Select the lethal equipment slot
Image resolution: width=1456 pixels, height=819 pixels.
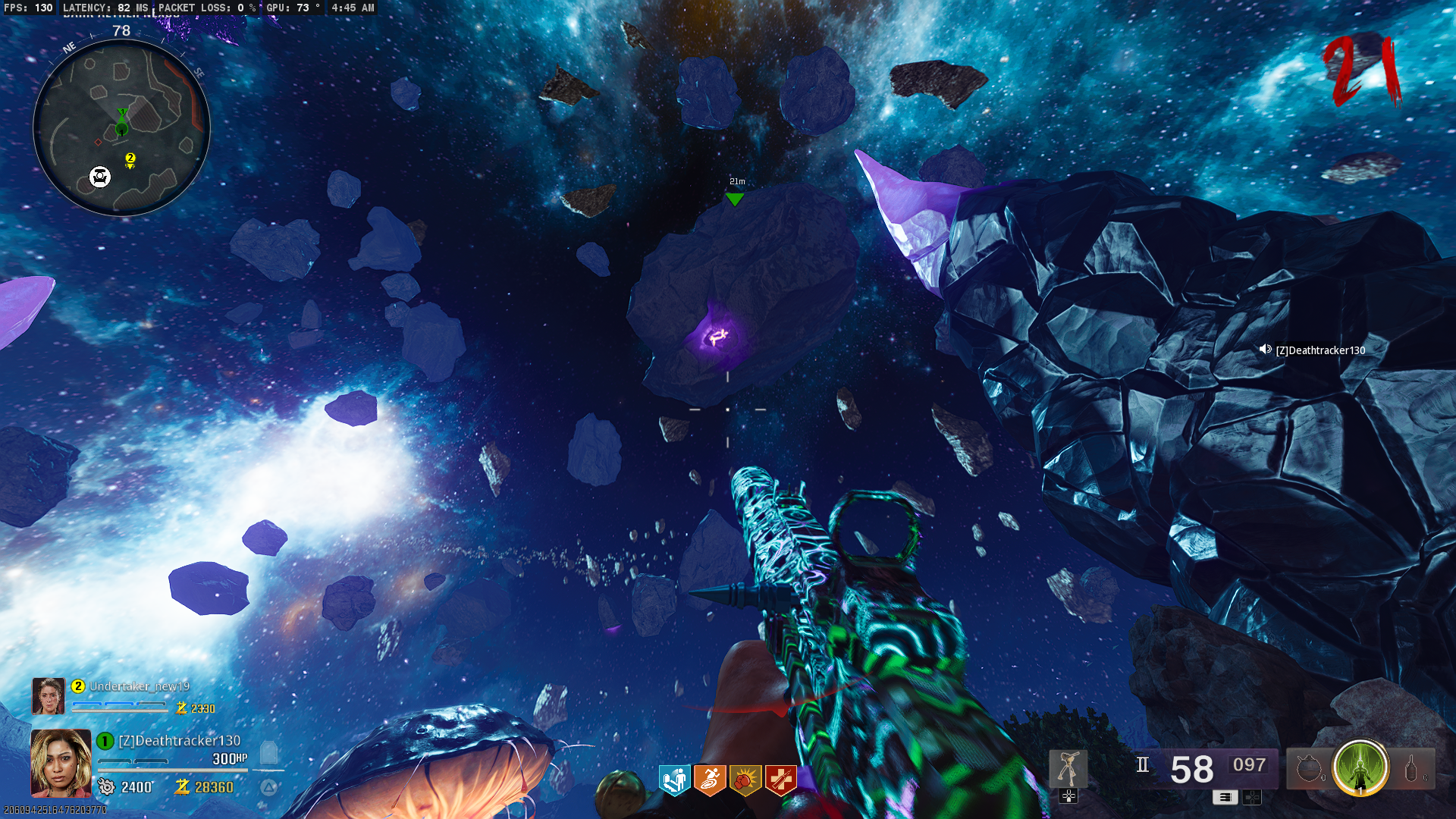point(1411,769)
